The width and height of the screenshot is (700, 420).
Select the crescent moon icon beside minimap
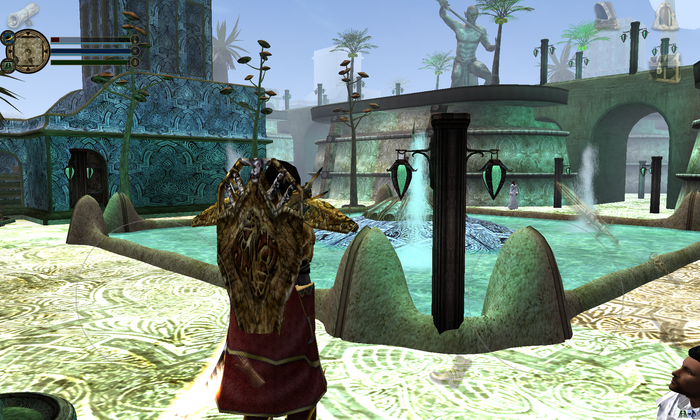pos(7,37)
